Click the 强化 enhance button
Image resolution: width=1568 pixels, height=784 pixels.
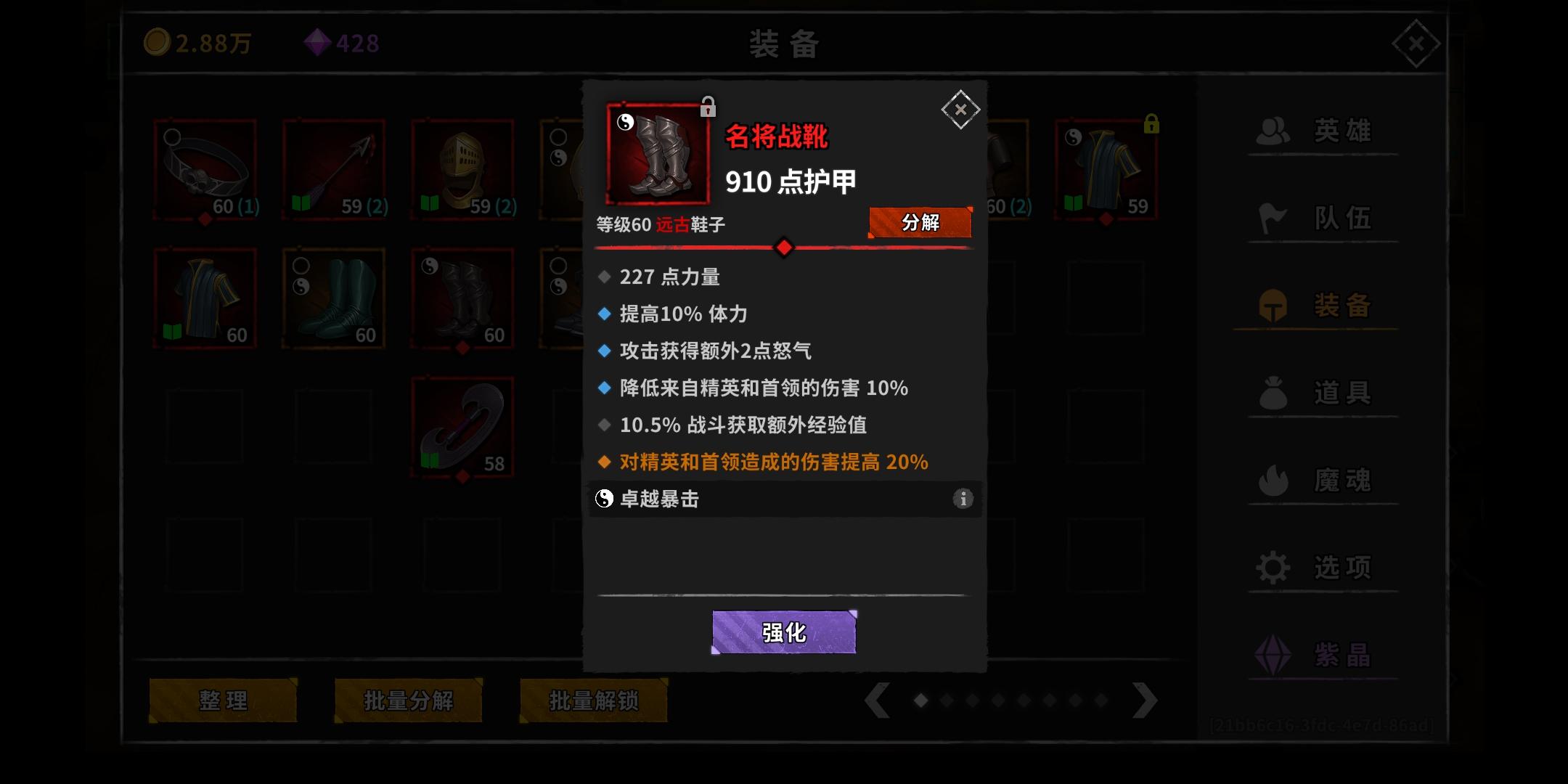pos(784,632)
